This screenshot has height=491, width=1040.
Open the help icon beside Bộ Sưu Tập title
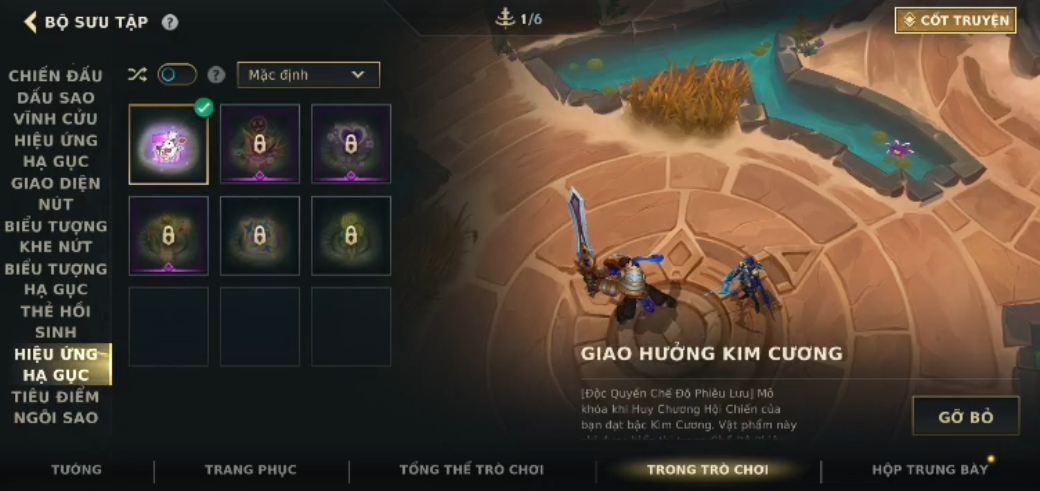click(170, 22)
